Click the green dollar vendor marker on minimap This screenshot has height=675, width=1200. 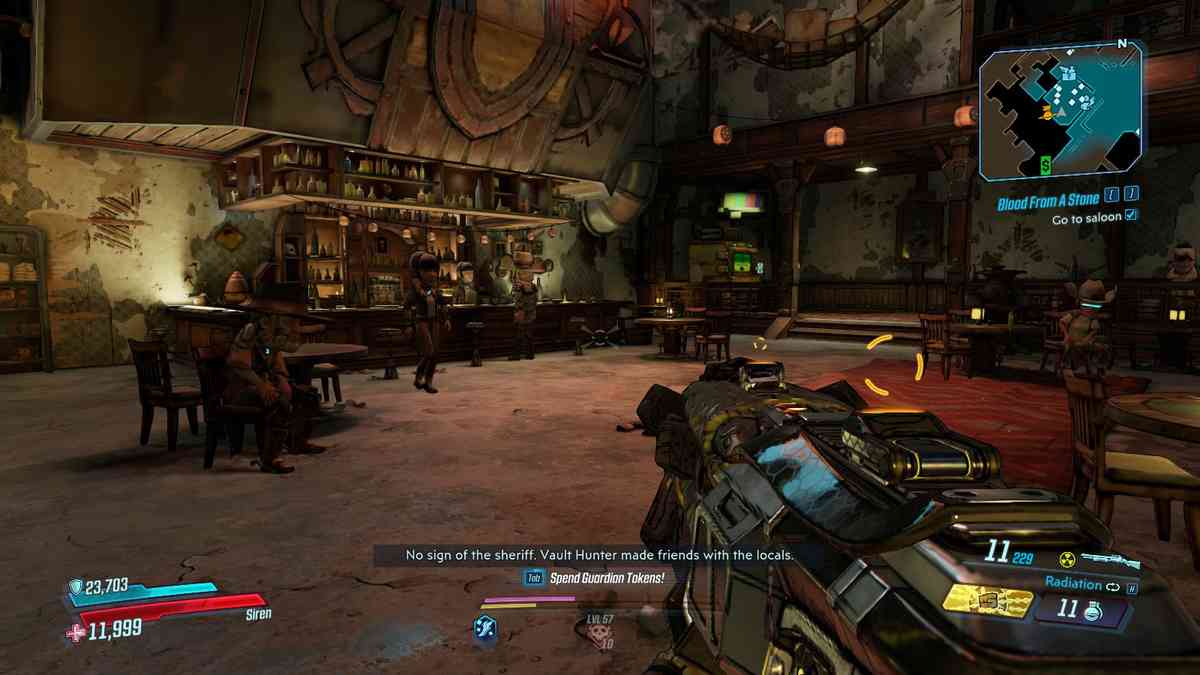1045,164
